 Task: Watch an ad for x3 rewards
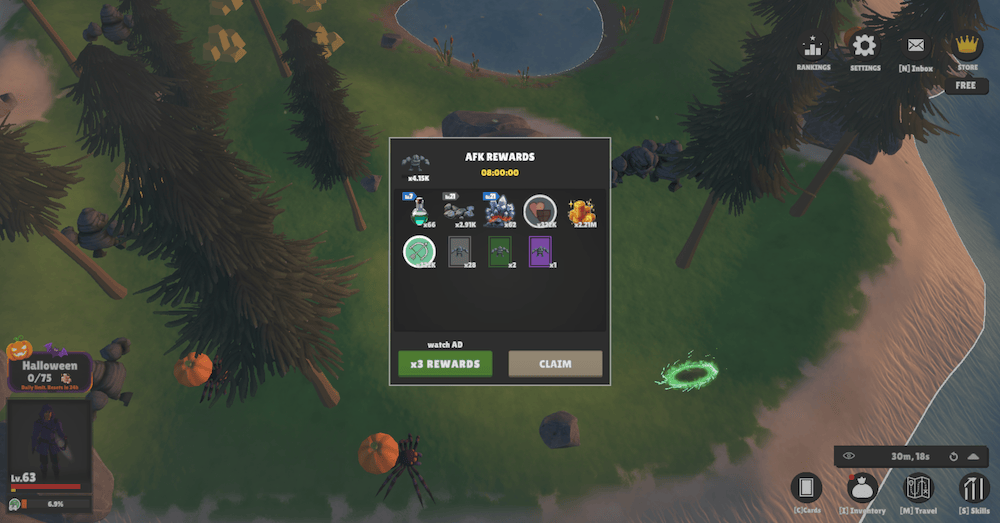(x=445, y=364)
